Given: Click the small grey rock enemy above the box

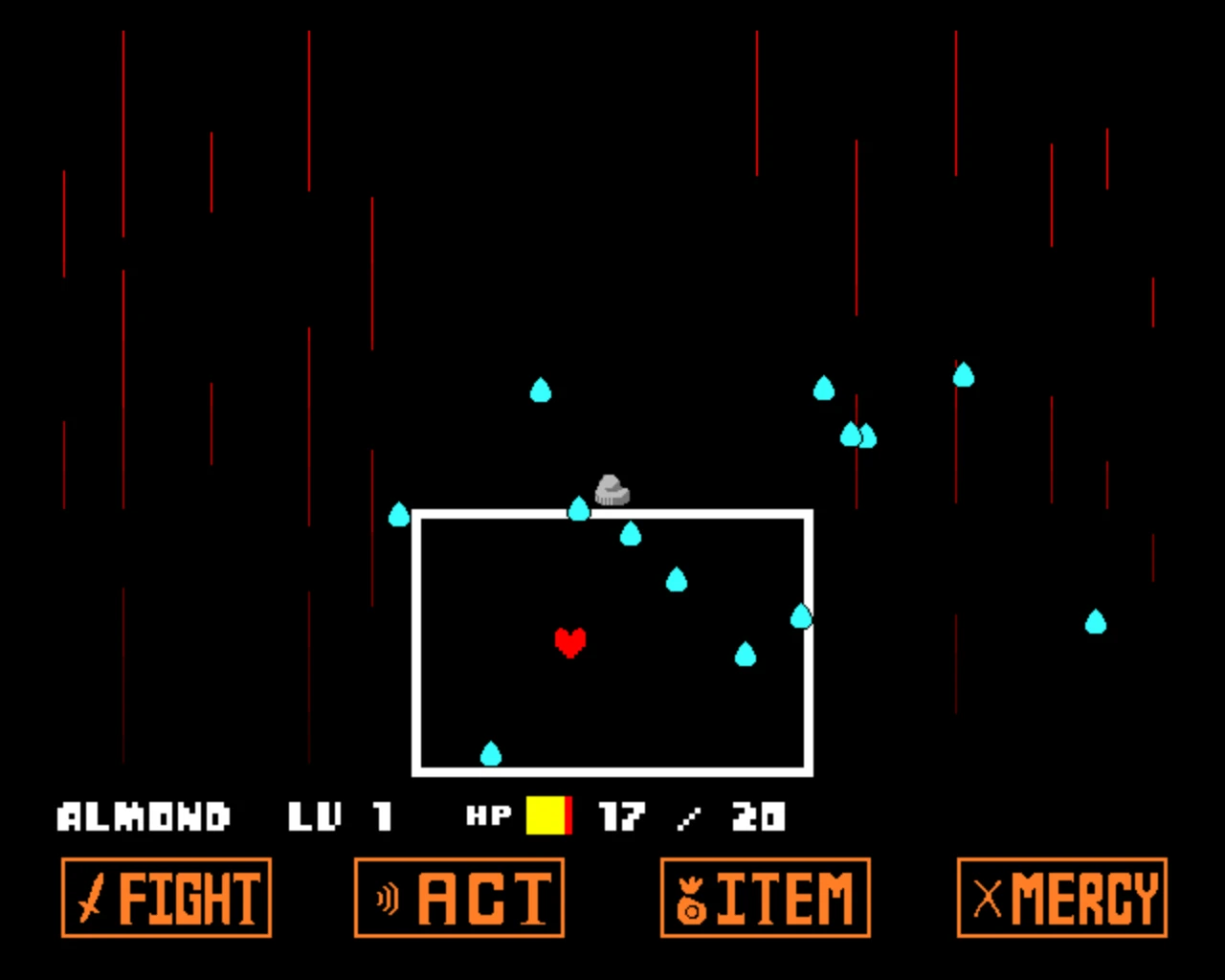Looking at the screenshot, I should (x=612, y=489).
